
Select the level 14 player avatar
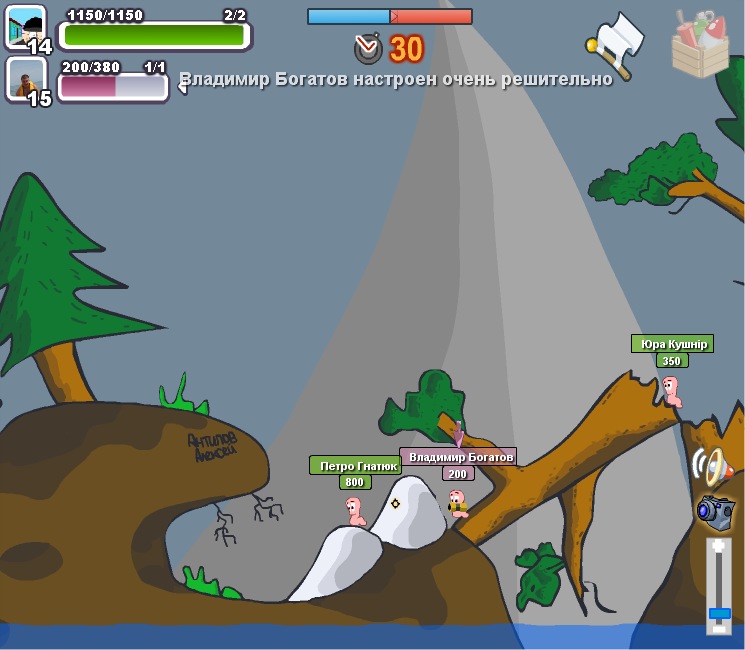pyautogui.click(x=26, y=29)
